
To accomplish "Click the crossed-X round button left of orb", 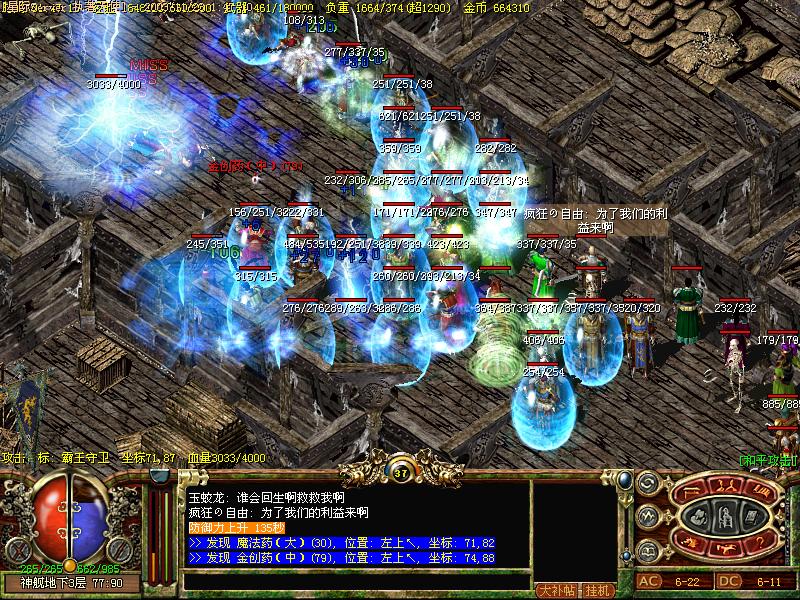I will click(x=17, y=549).
